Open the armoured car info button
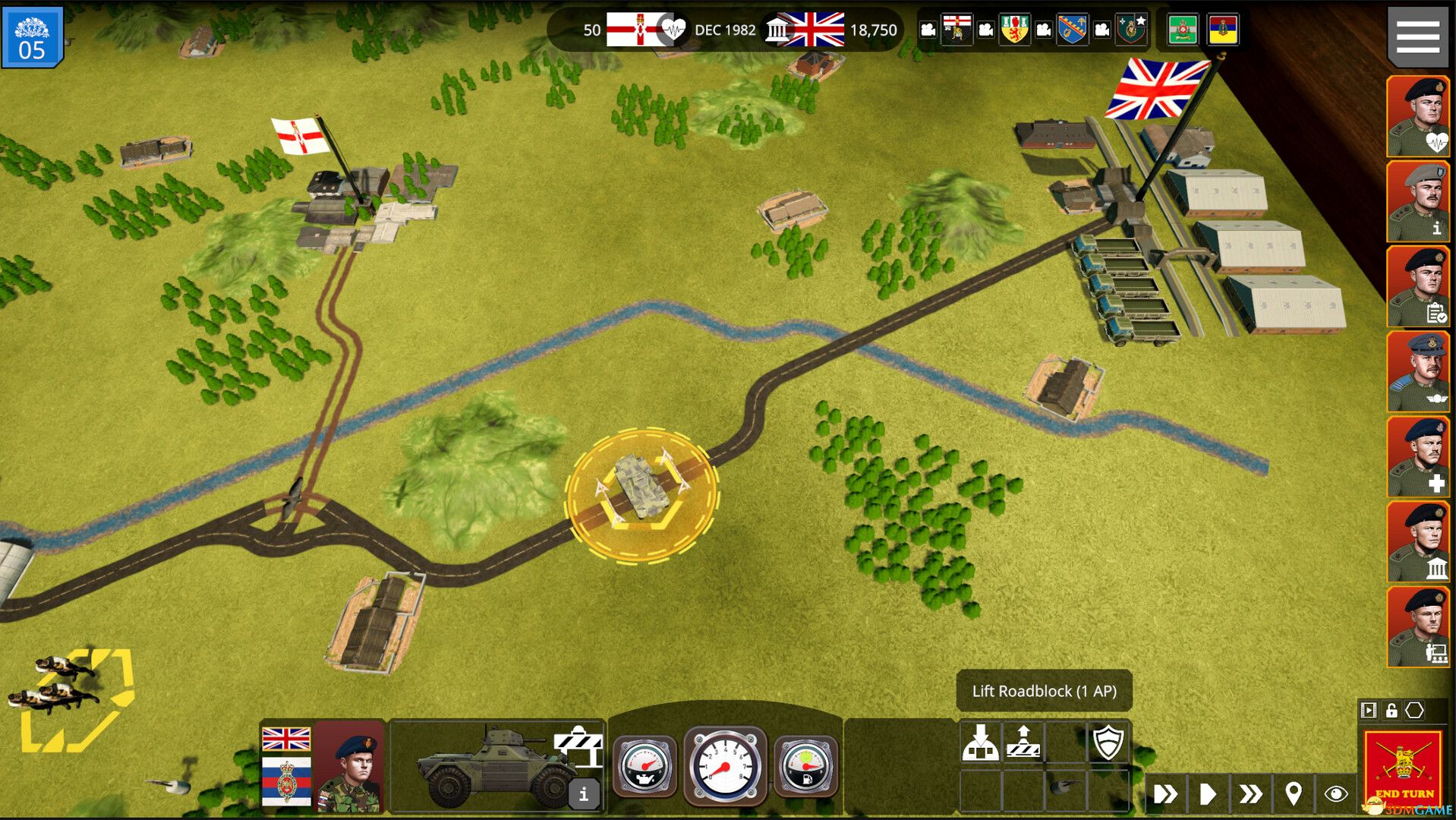This screenshot has height=820, width=1456. coord(583,794)
